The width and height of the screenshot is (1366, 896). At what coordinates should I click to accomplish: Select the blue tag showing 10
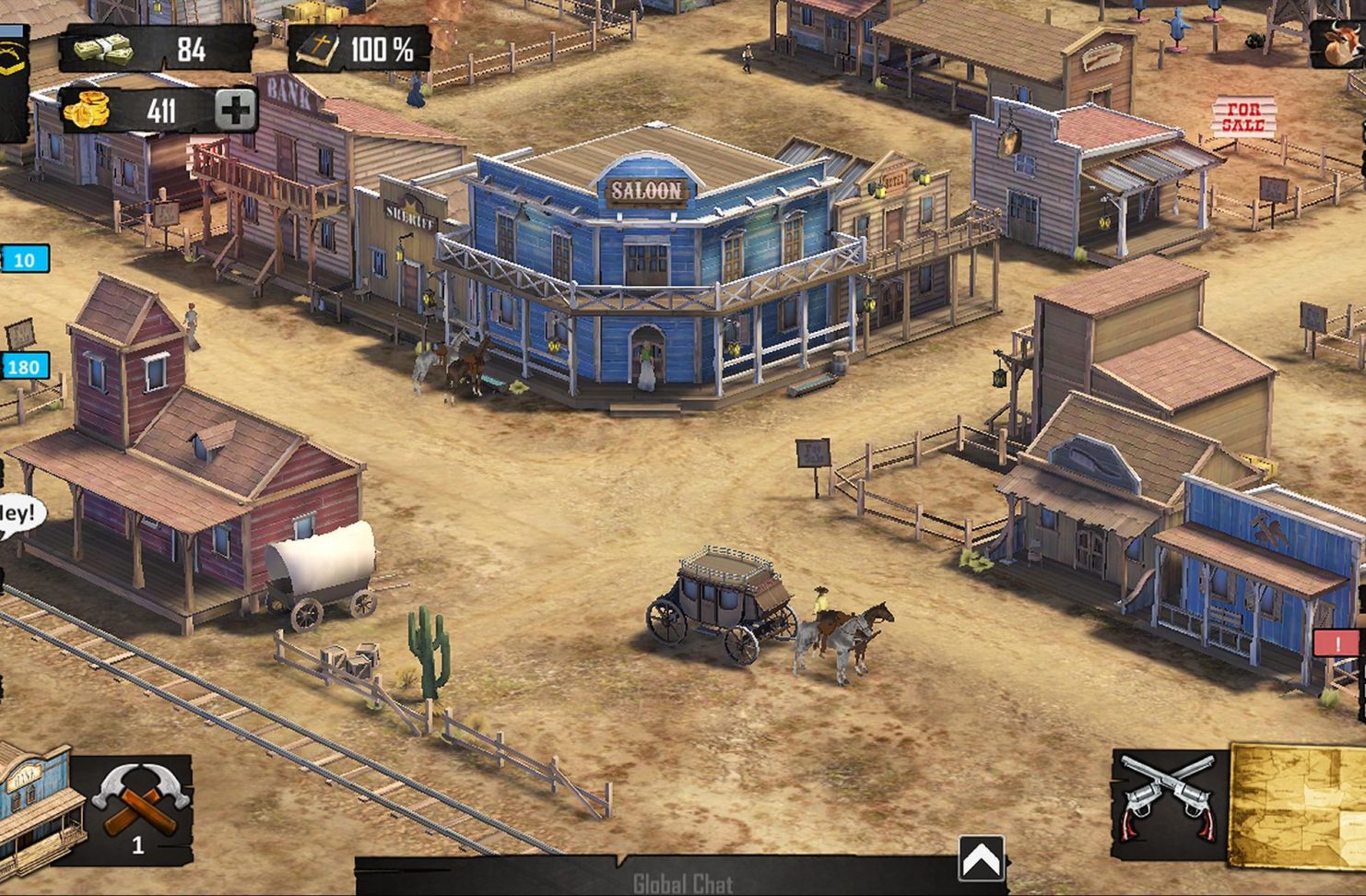pos(24,260)
